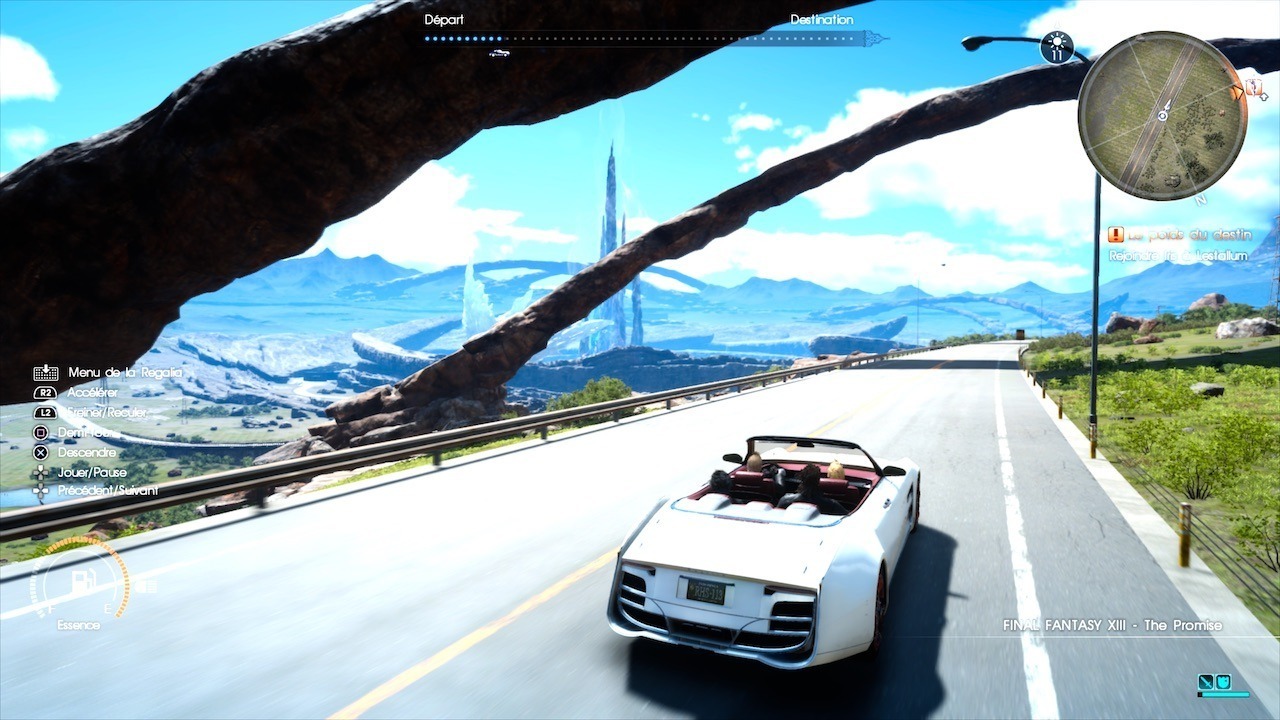Select the 'Menu de la Regalia' entry
Image resolution: width=1280 pixels, height=720 pixels.
[x=125, y=373]
